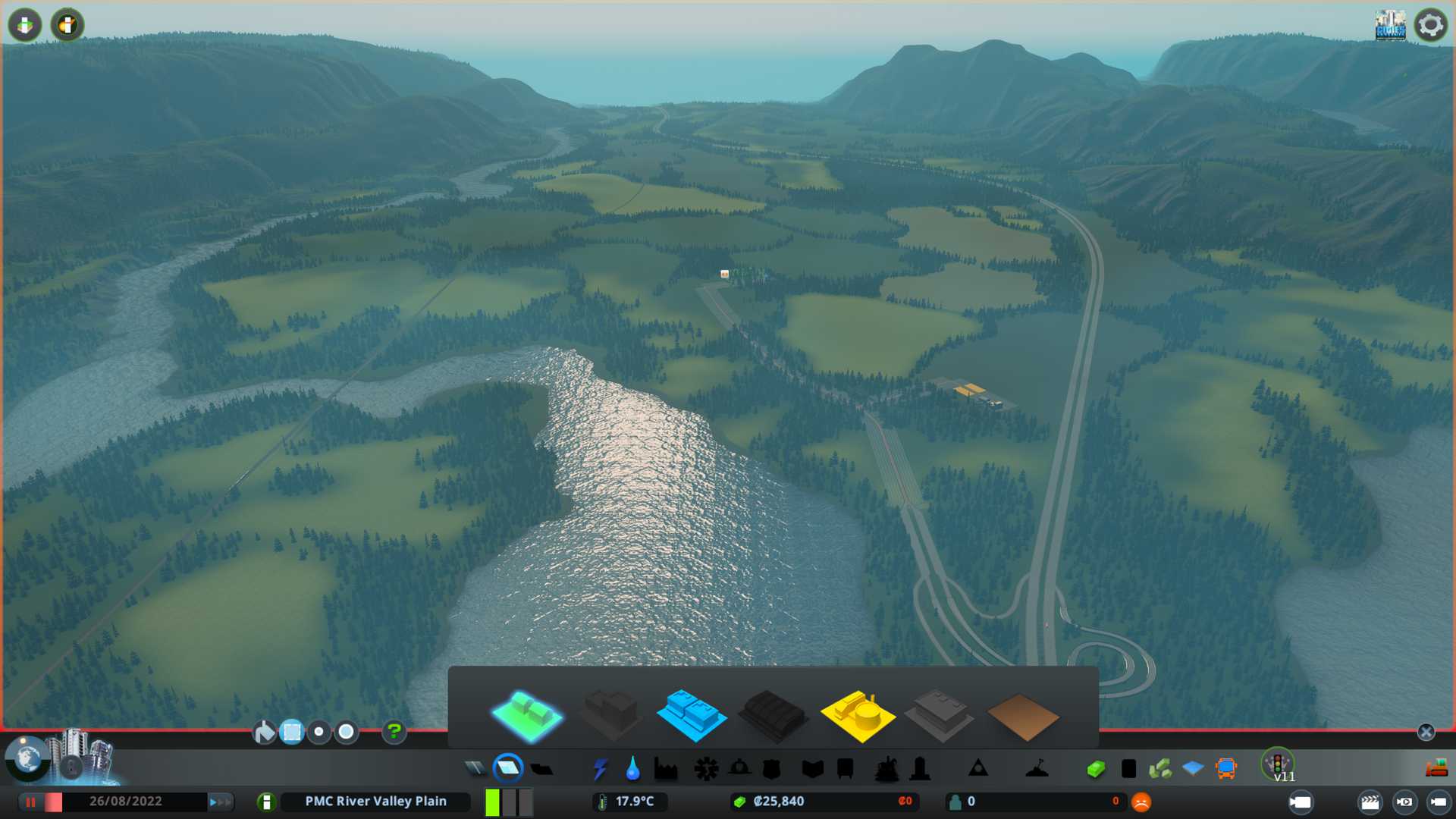Image resolution: width=1456 pixels, height=819 pixels.
Task: Open the Roads build menu
Action: coord(475,769)
